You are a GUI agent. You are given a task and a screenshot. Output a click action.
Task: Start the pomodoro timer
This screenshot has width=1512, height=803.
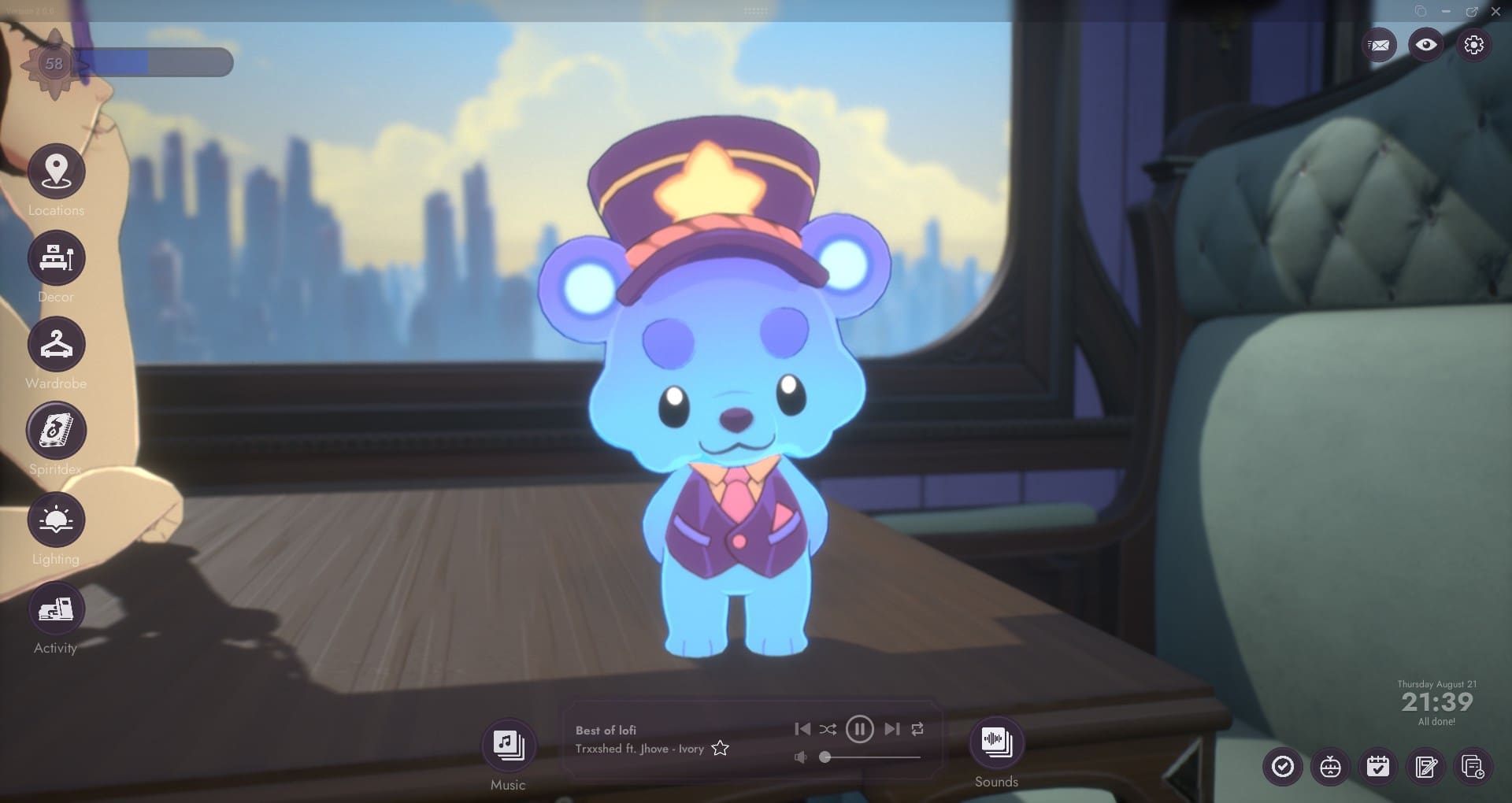tap(1331, 766)
